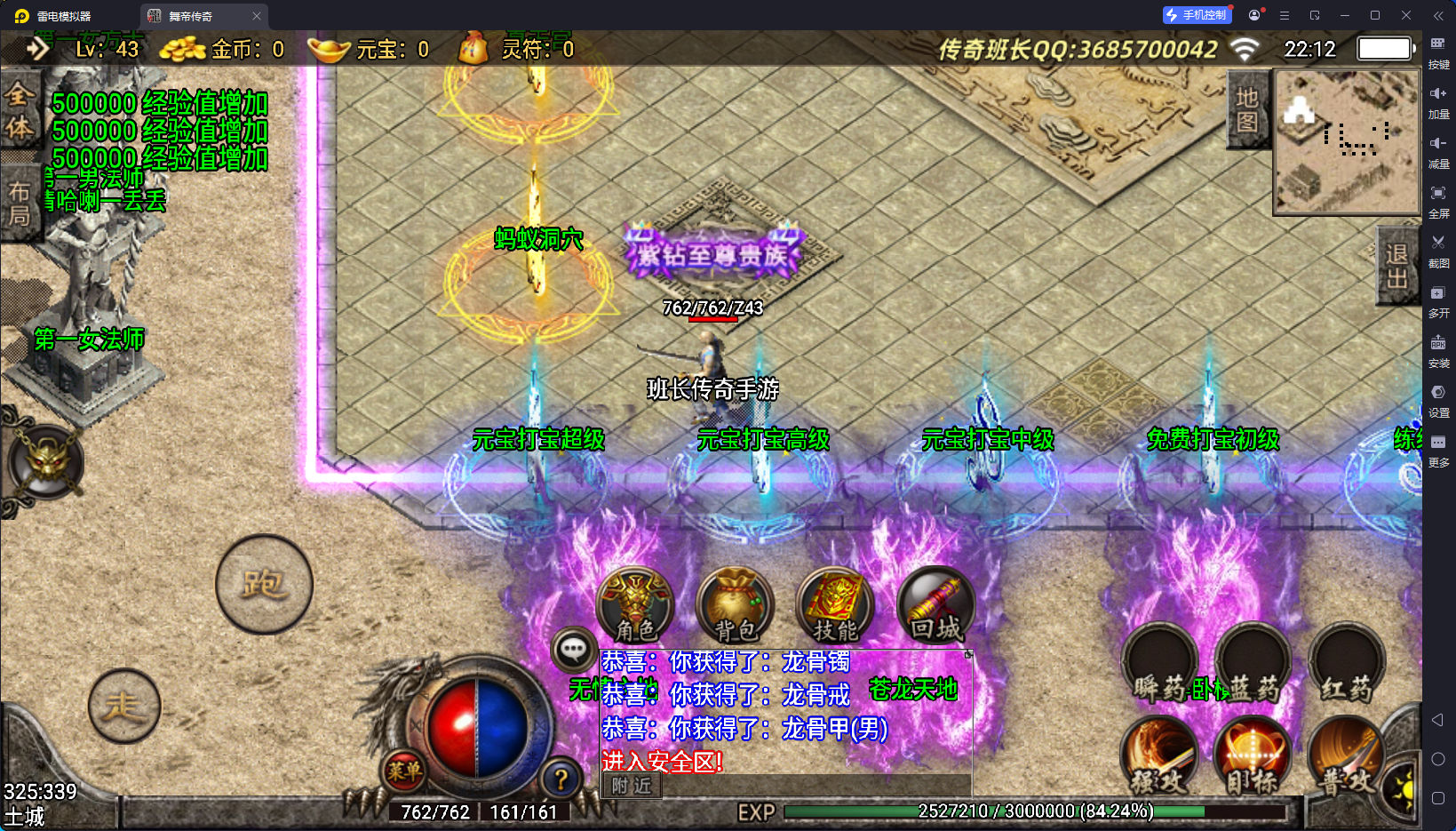The width and height of the screenshot is (1456, 831).
Task: Activate the 强攻 forced attack skill
Action: pyautogui.click(x=1159, y=755)
